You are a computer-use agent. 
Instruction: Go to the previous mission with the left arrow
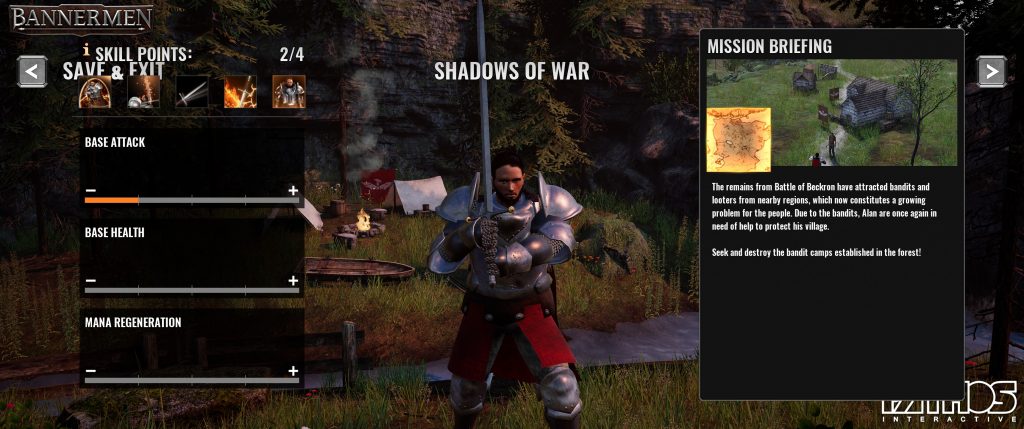[33, 71]
